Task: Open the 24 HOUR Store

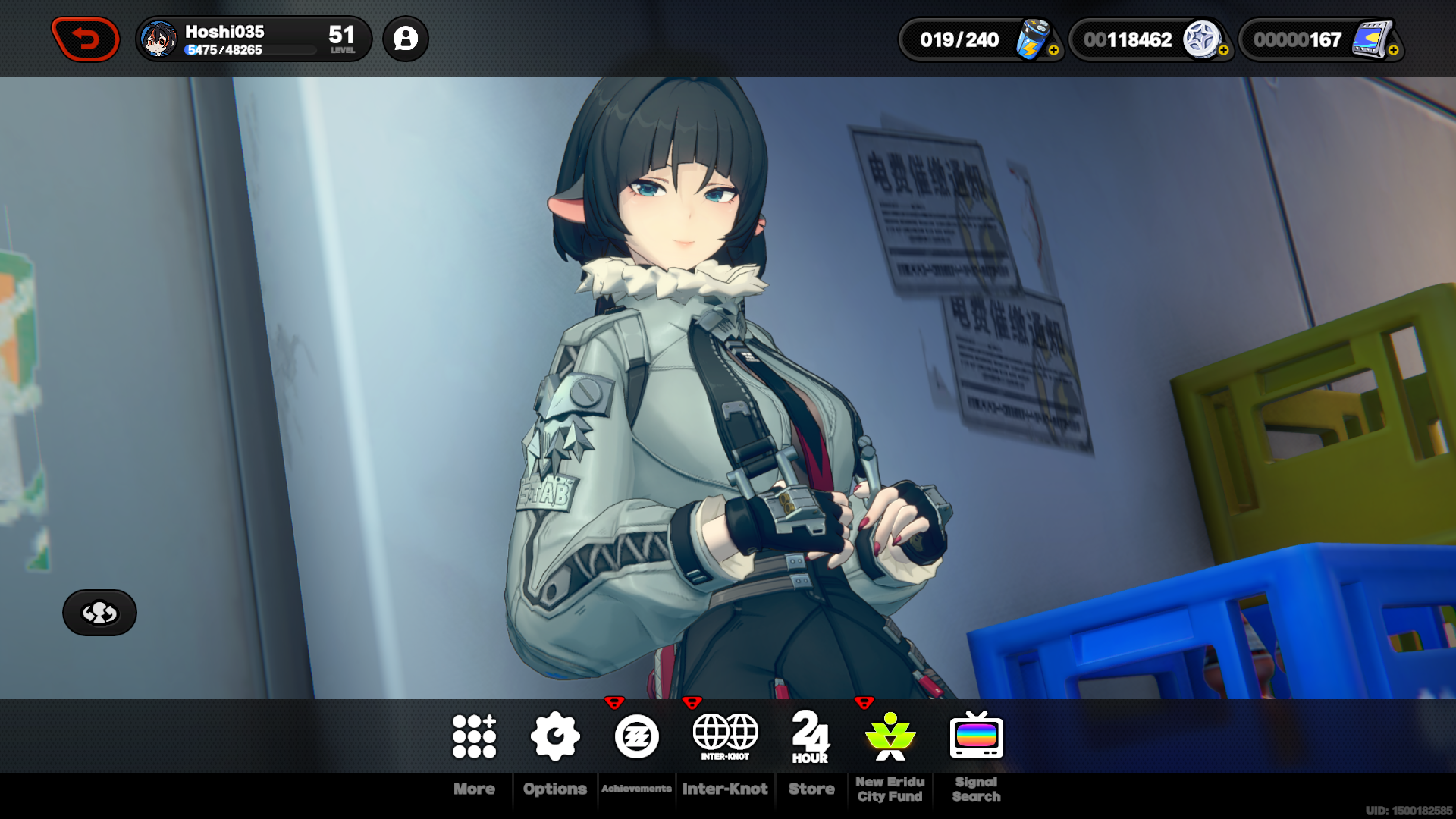Action: tap(811, 736)
